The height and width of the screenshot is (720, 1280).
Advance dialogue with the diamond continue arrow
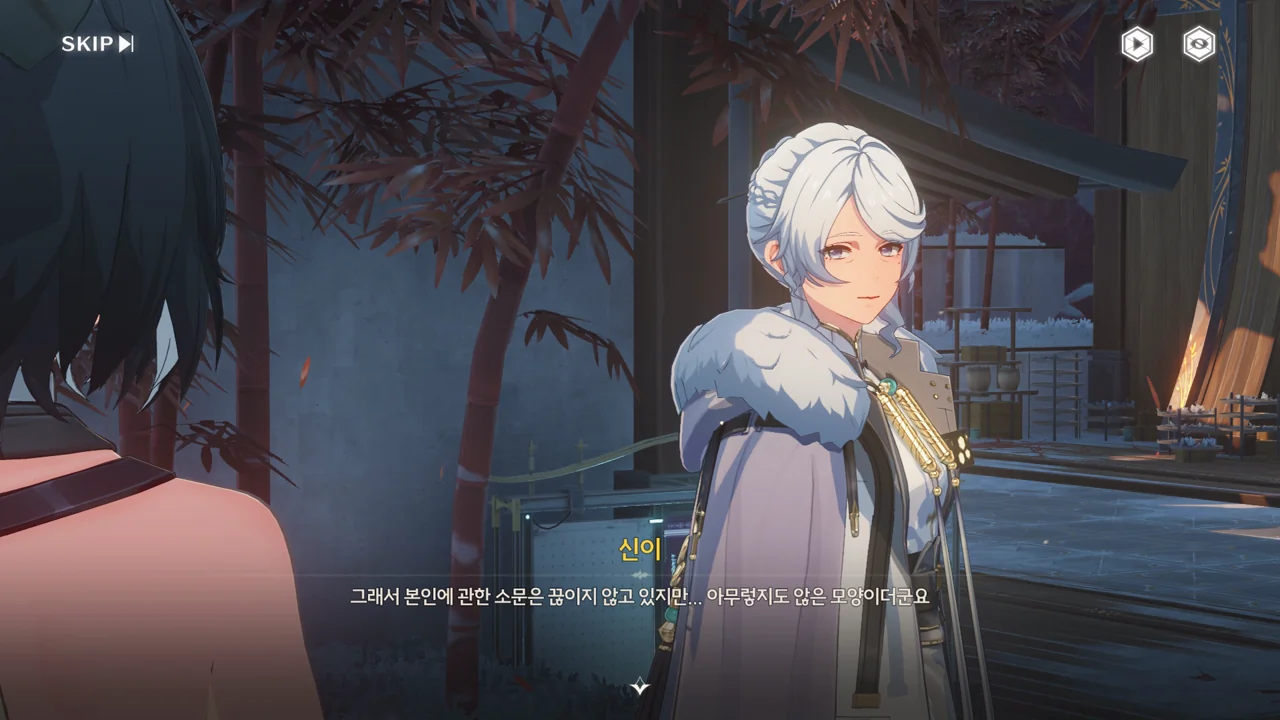coord(640,687)
